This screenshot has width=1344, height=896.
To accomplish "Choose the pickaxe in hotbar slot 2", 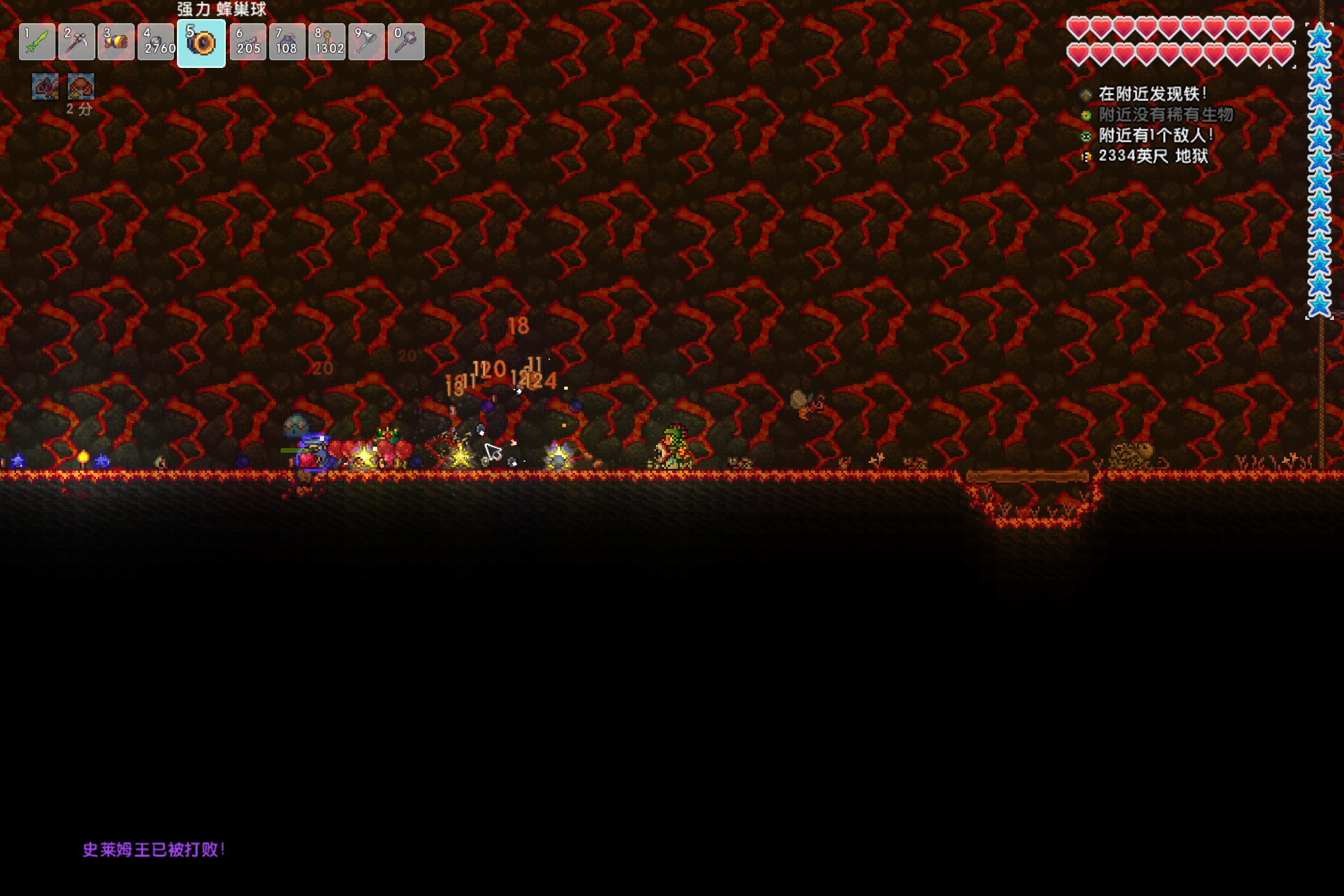I will pyautogui.click(x=77, y=42).
